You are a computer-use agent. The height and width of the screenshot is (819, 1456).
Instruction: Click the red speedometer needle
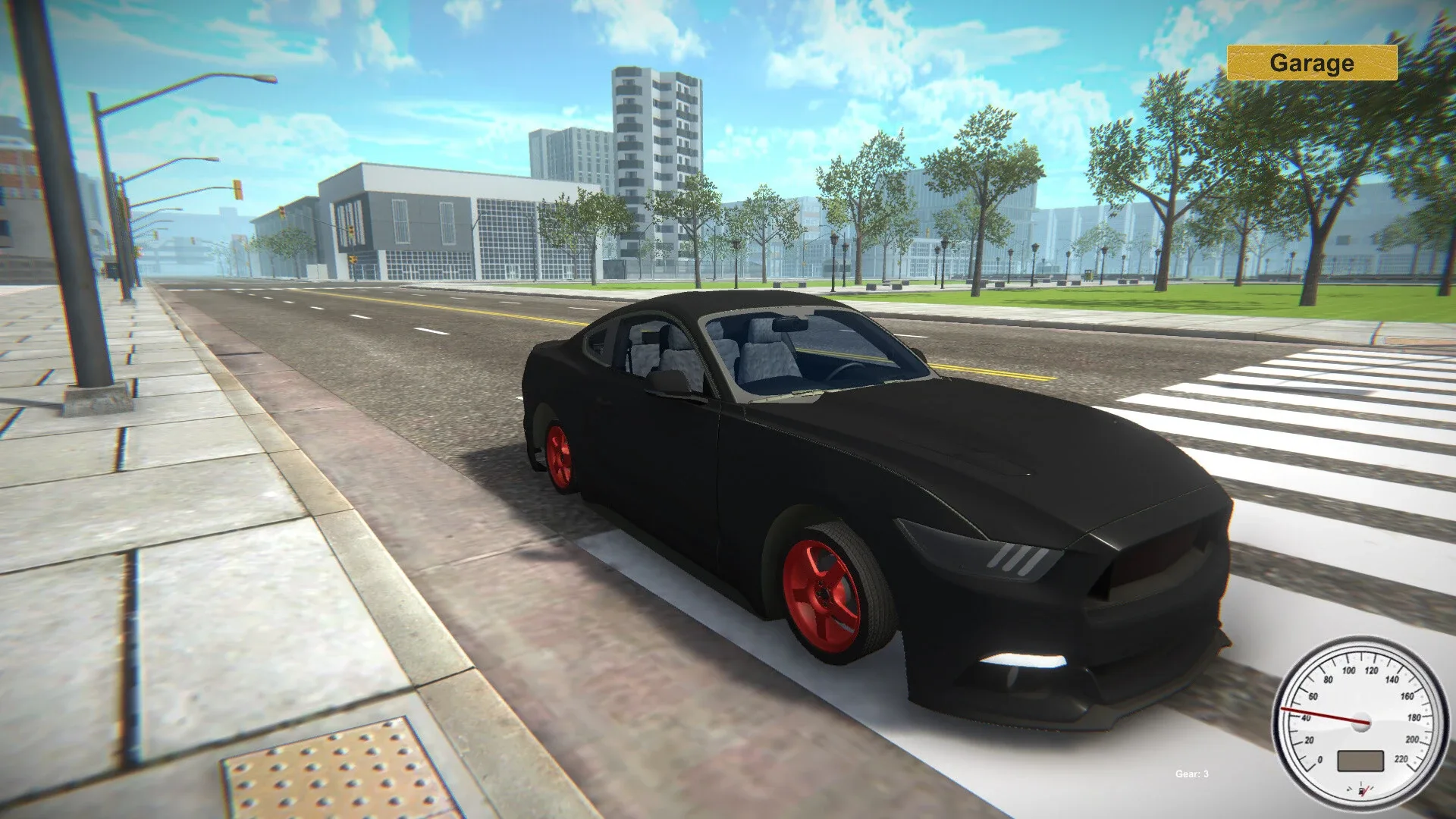click(x=1319, y=715)
